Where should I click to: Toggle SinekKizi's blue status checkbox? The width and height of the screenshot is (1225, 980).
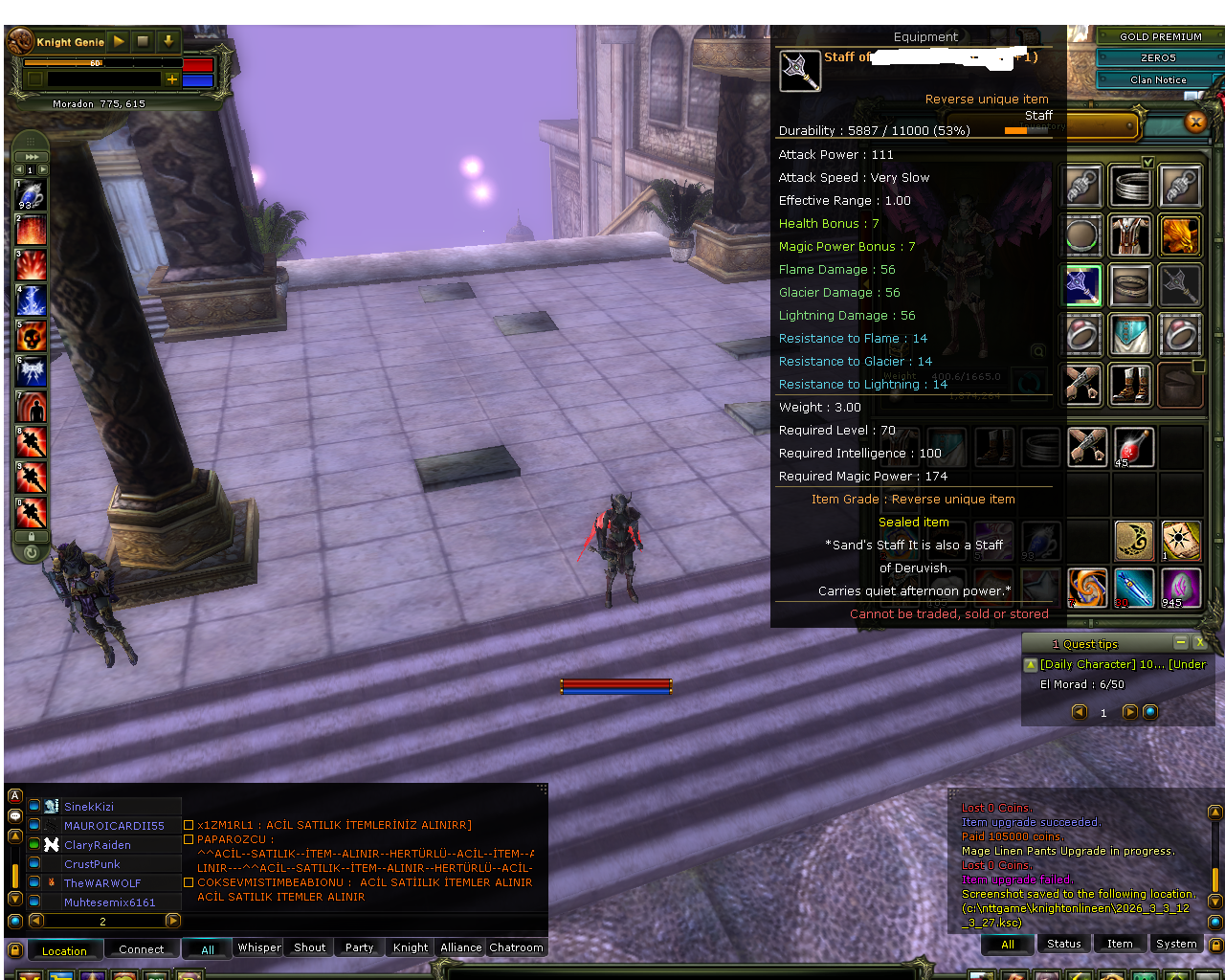(x=34, y=806)
